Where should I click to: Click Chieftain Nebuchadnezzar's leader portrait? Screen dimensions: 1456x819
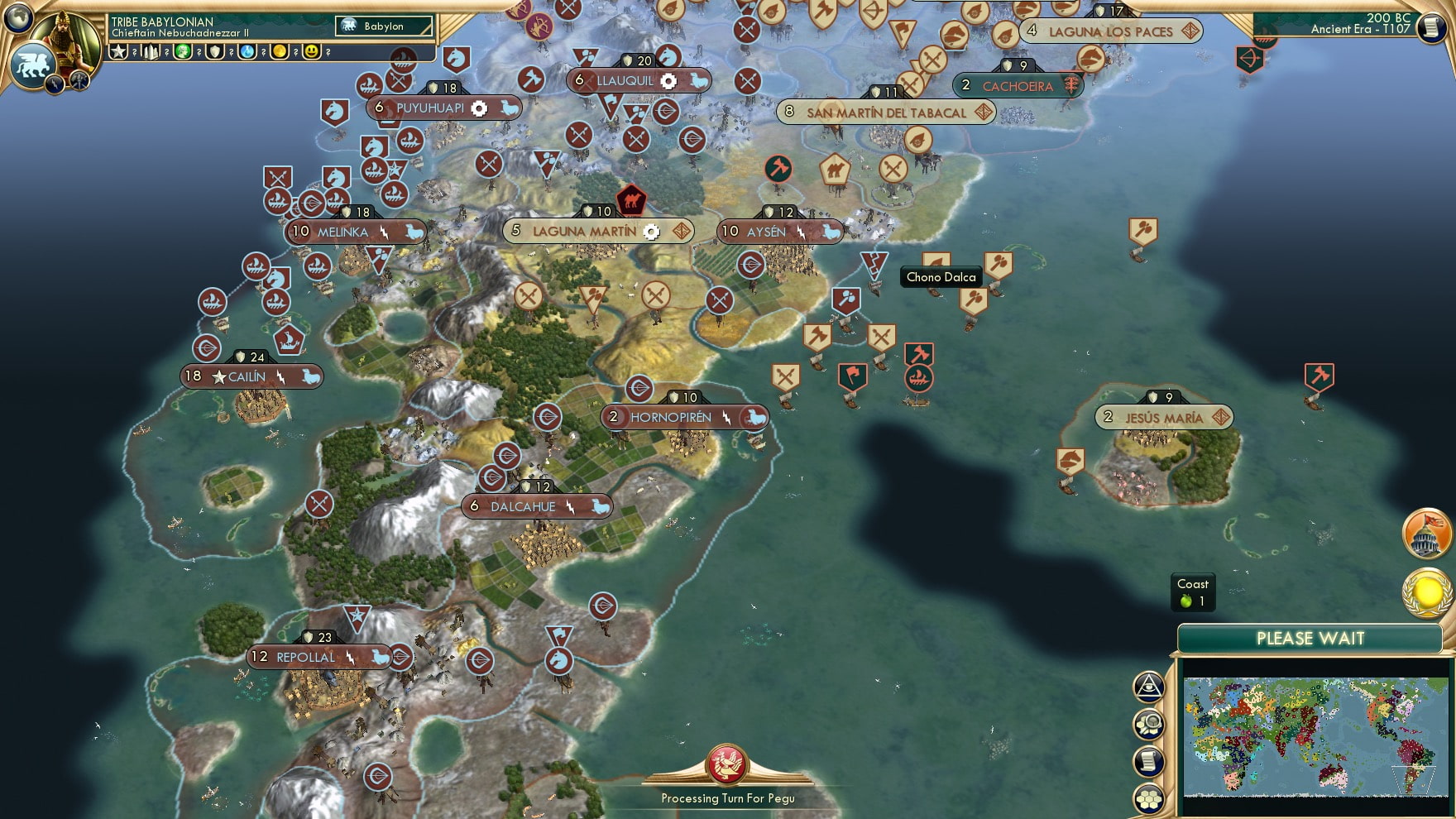click(x=65, y=37)
